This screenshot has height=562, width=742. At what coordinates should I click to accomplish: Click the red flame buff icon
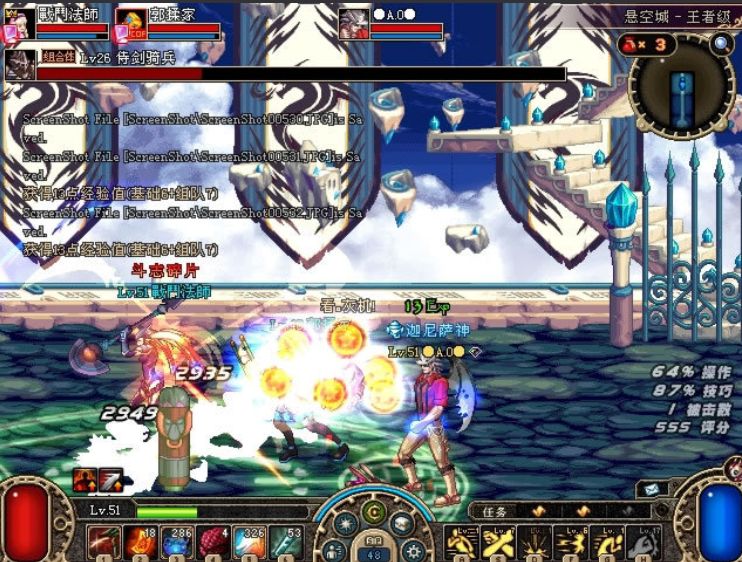point(84,479)
